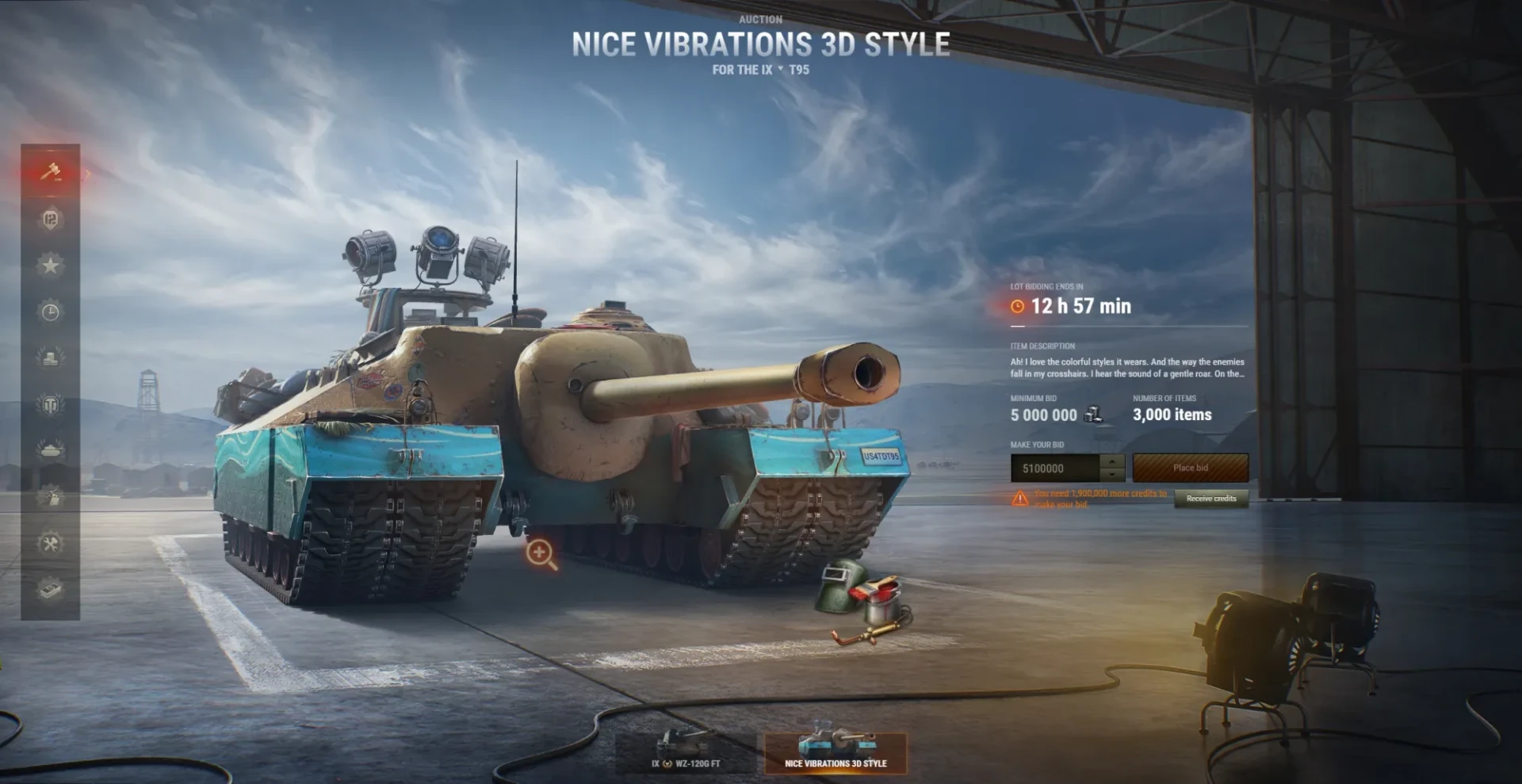Open the wrench and screwdriver sidebar icon

tap(50, 544)
